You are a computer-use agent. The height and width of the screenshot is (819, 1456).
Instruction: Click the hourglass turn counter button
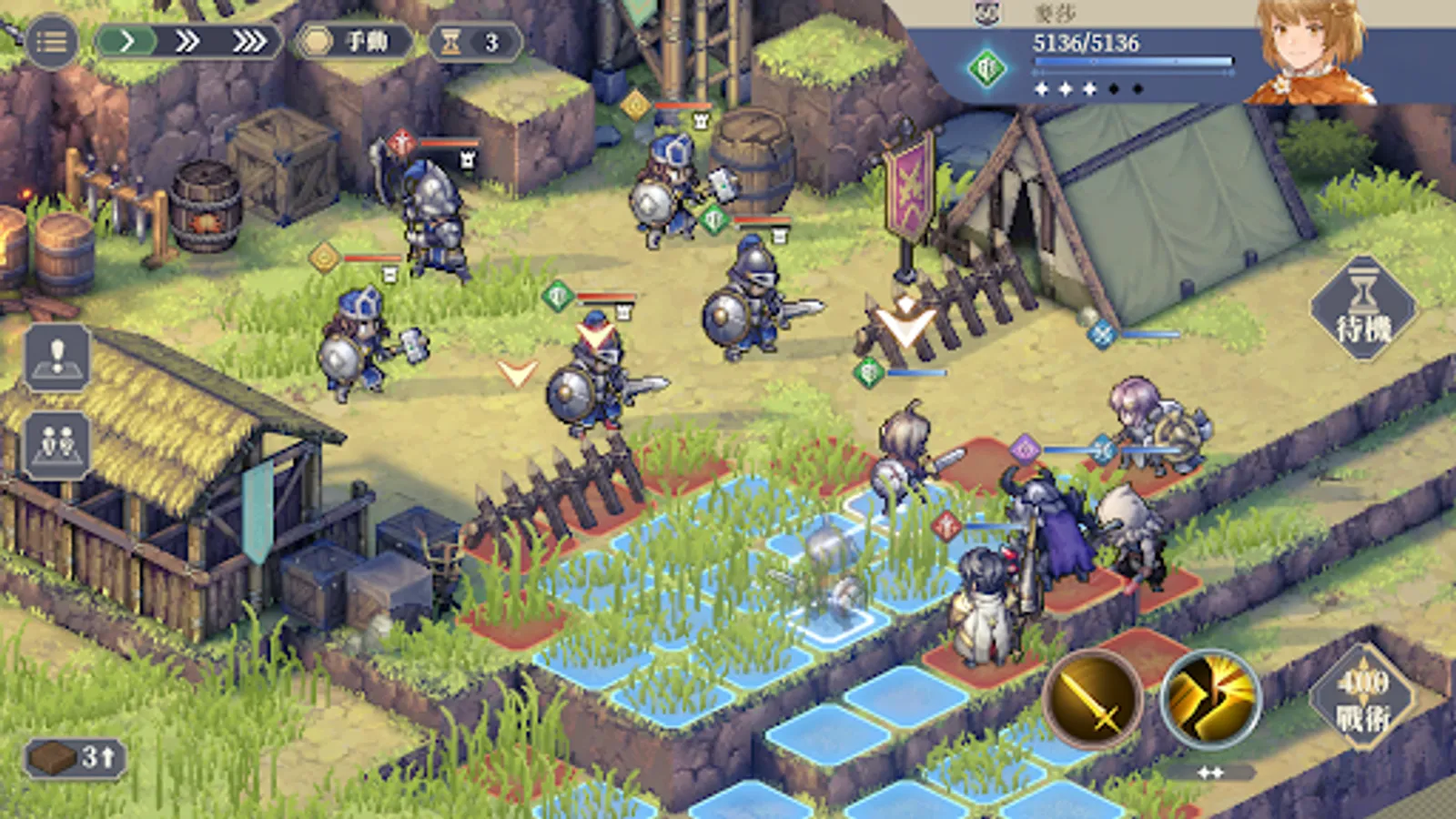click(474, 42)
